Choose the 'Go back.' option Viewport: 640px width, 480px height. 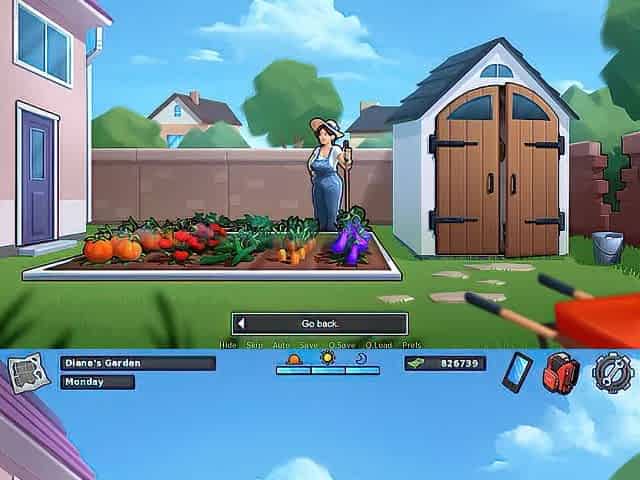click(x=320, y=324)
